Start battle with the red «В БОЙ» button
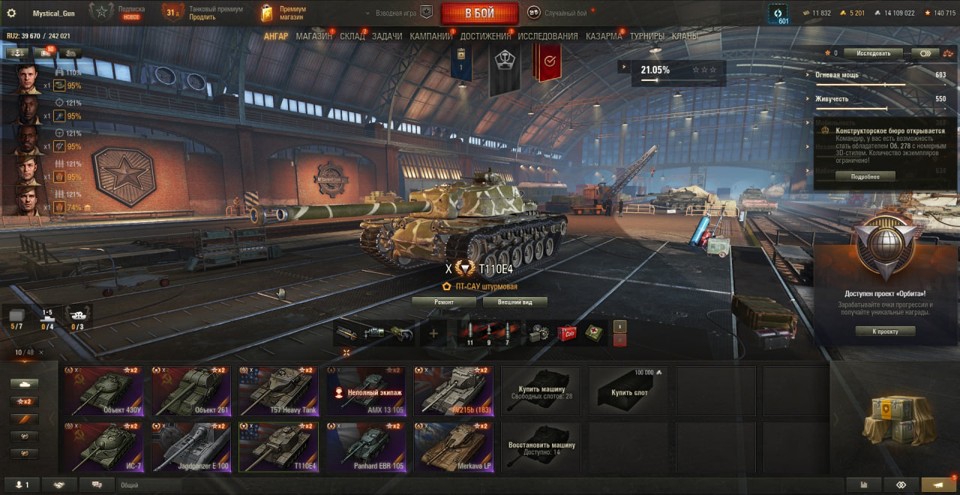The height and width of the screenshot is (495, 960). tap(479, 13)
